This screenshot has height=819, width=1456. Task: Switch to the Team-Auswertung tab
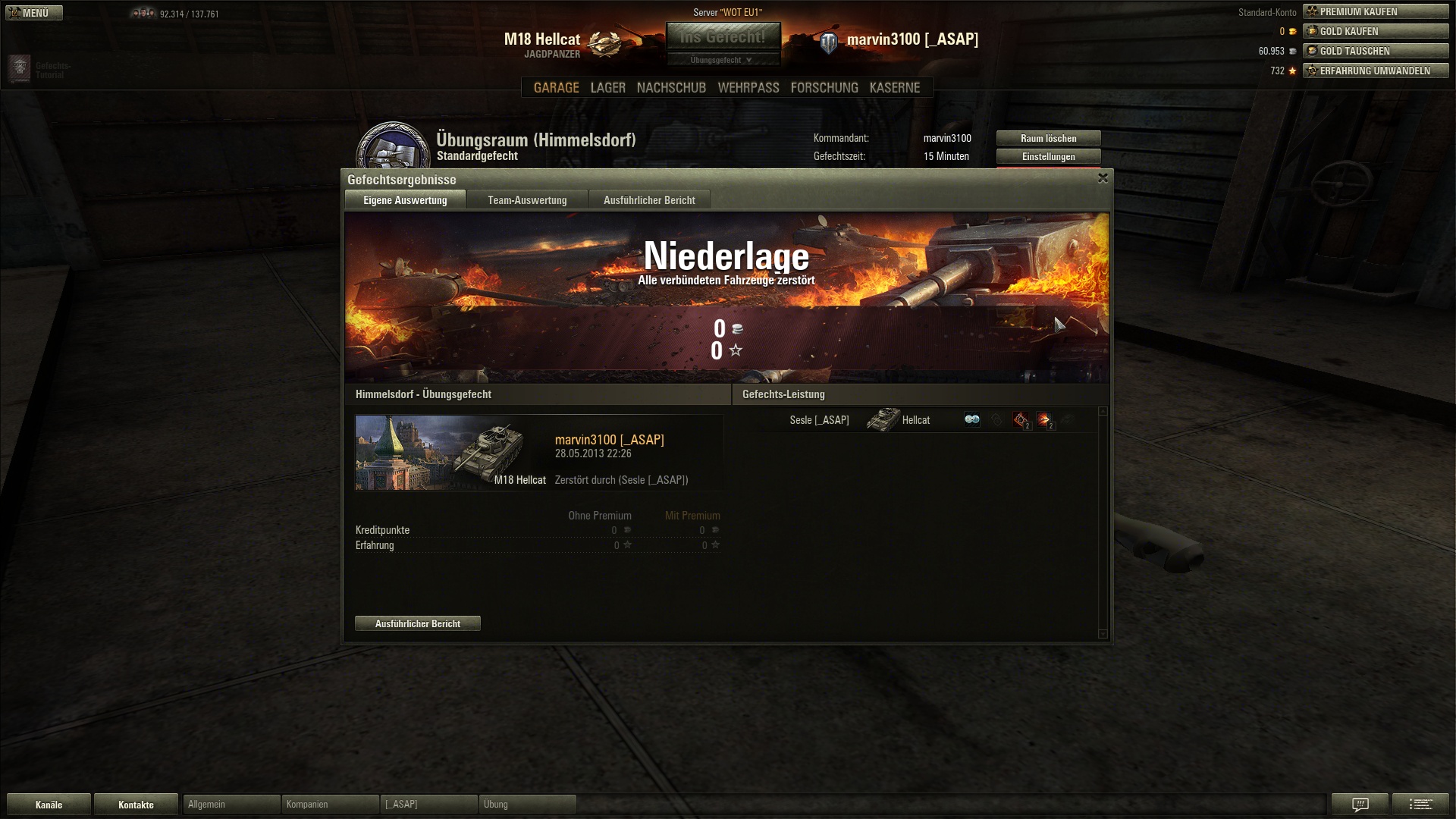click(527, 200)
